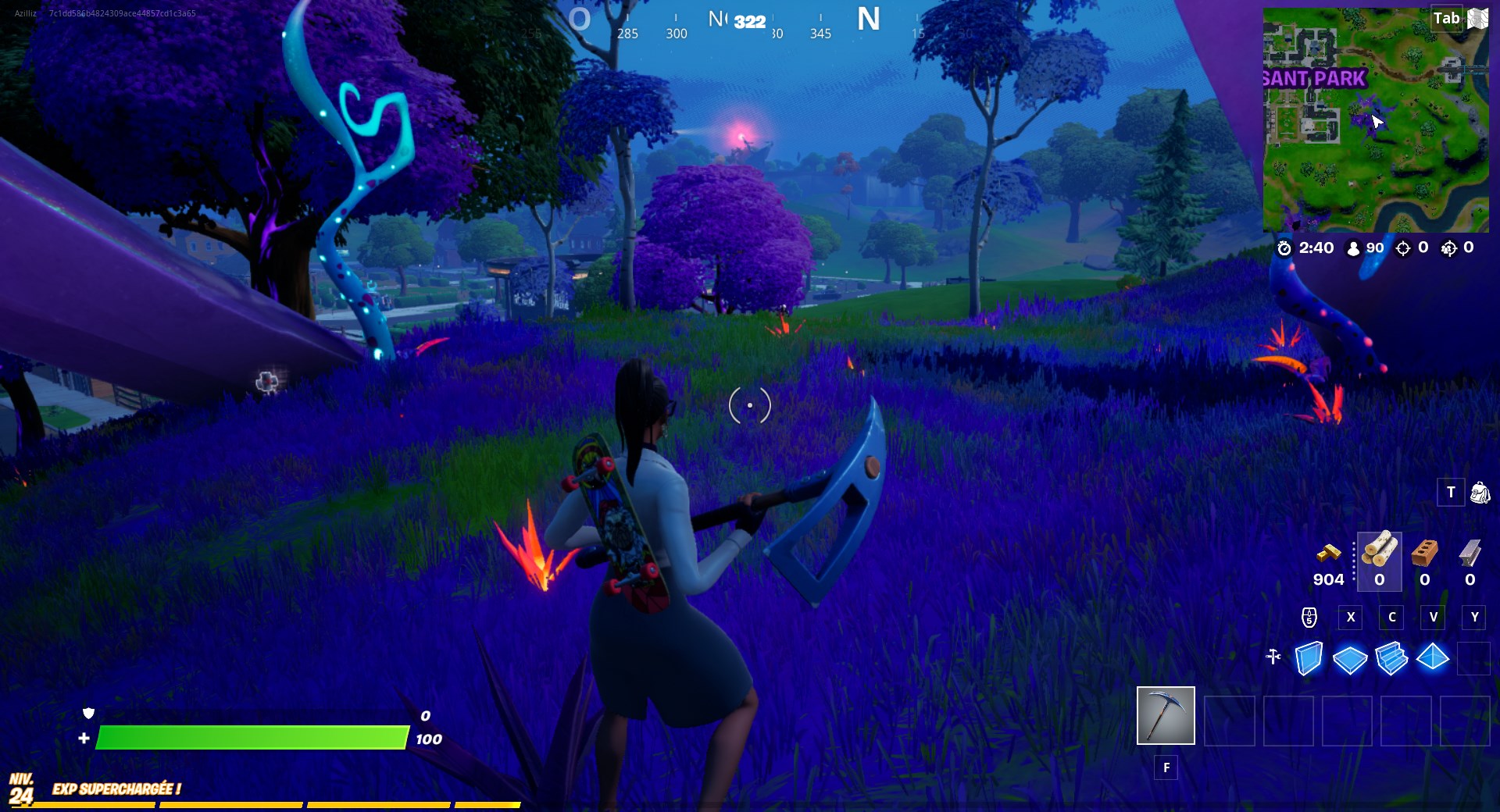Screen dimensions: 1500x812
Task: Select the stairs build piece
Action: [x=1391, y=660]
